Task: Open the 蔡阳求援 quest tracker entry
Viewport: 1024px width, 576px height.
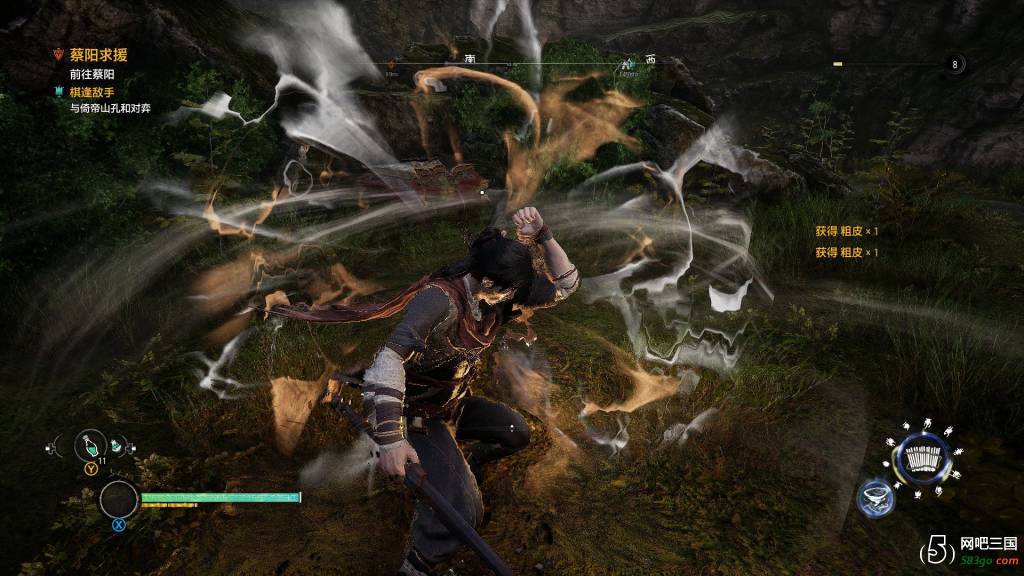Action: (97, 56)
